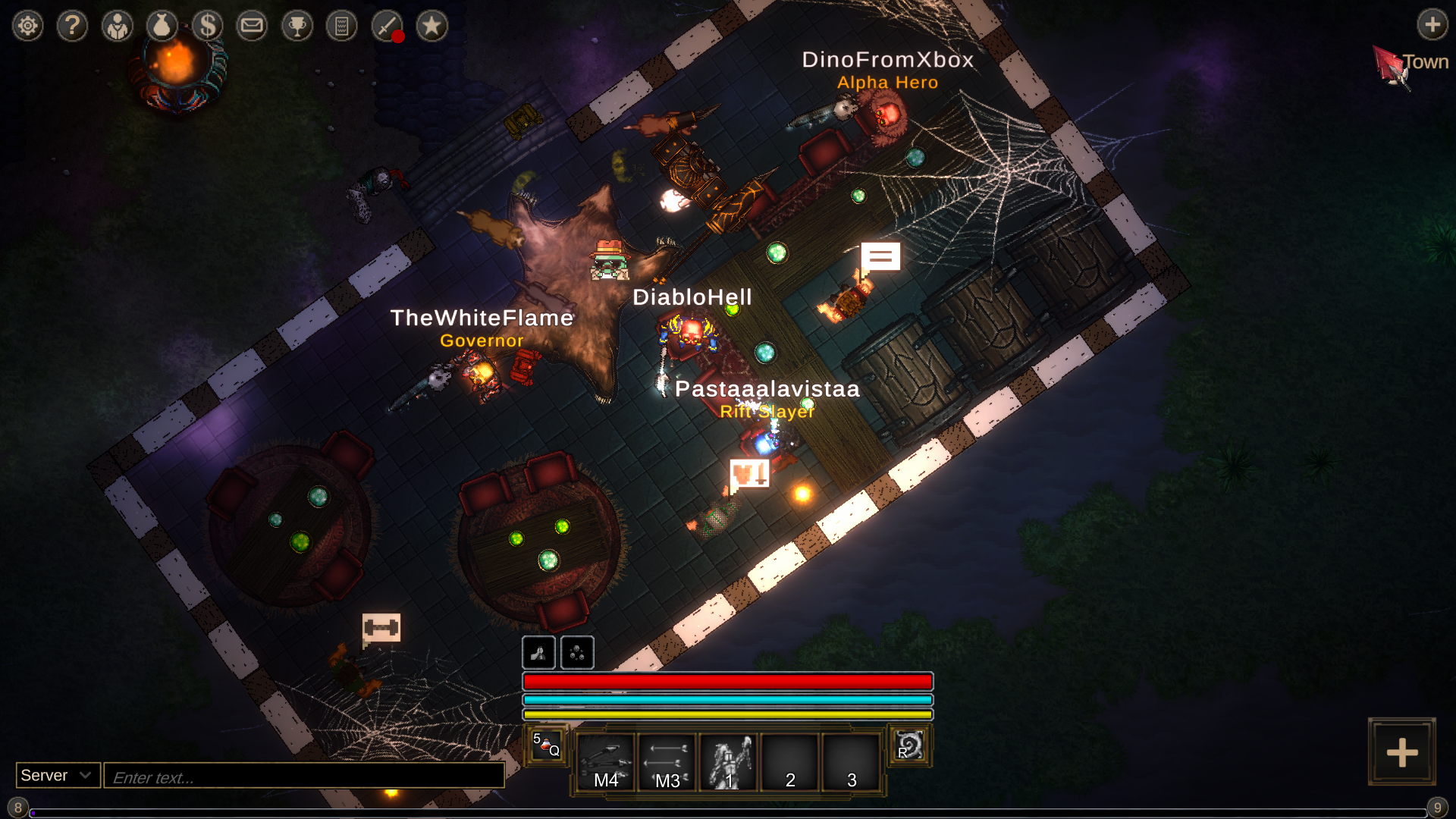Image resolution: width=1456 pixels, height=819 pixels.
Task: Open the Server chat channel dropdown
Action: coord(58,775)
